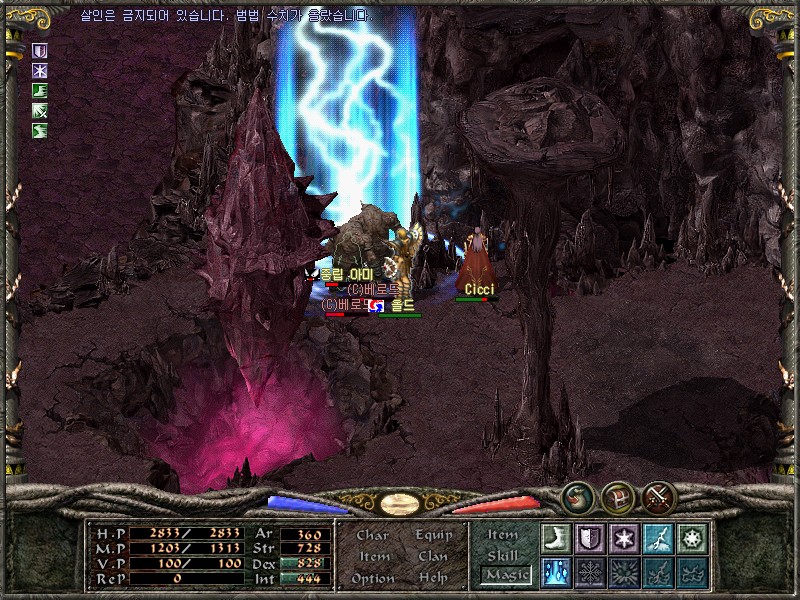Cast the lightning bolt spell
This screenshot has height=600, width=800.
(658, 539)
